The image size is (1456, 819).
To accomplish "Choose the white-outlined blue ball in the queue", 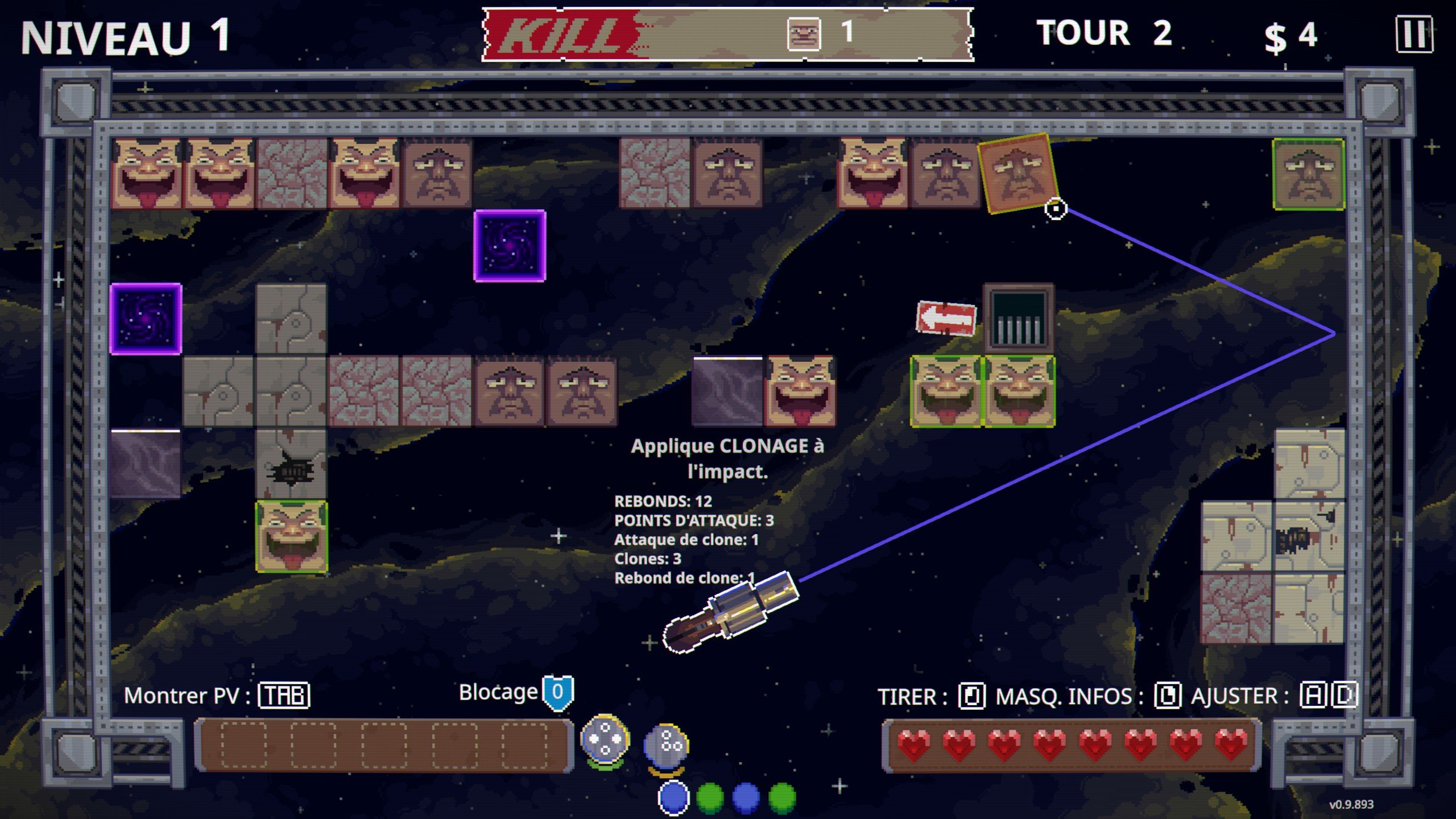I will 674,798.
